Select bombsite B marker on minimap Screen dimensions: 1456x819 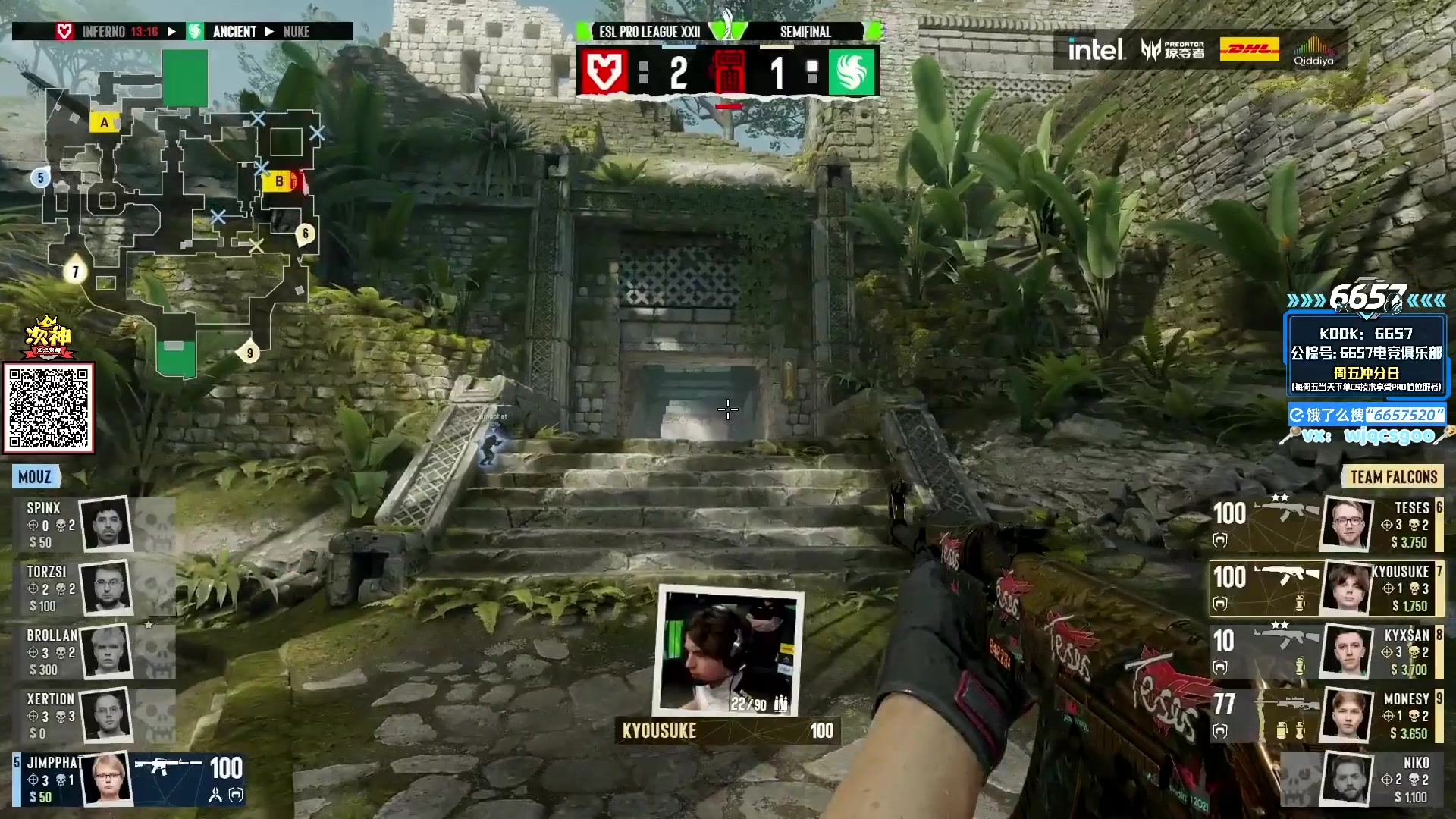pos(278,181)
